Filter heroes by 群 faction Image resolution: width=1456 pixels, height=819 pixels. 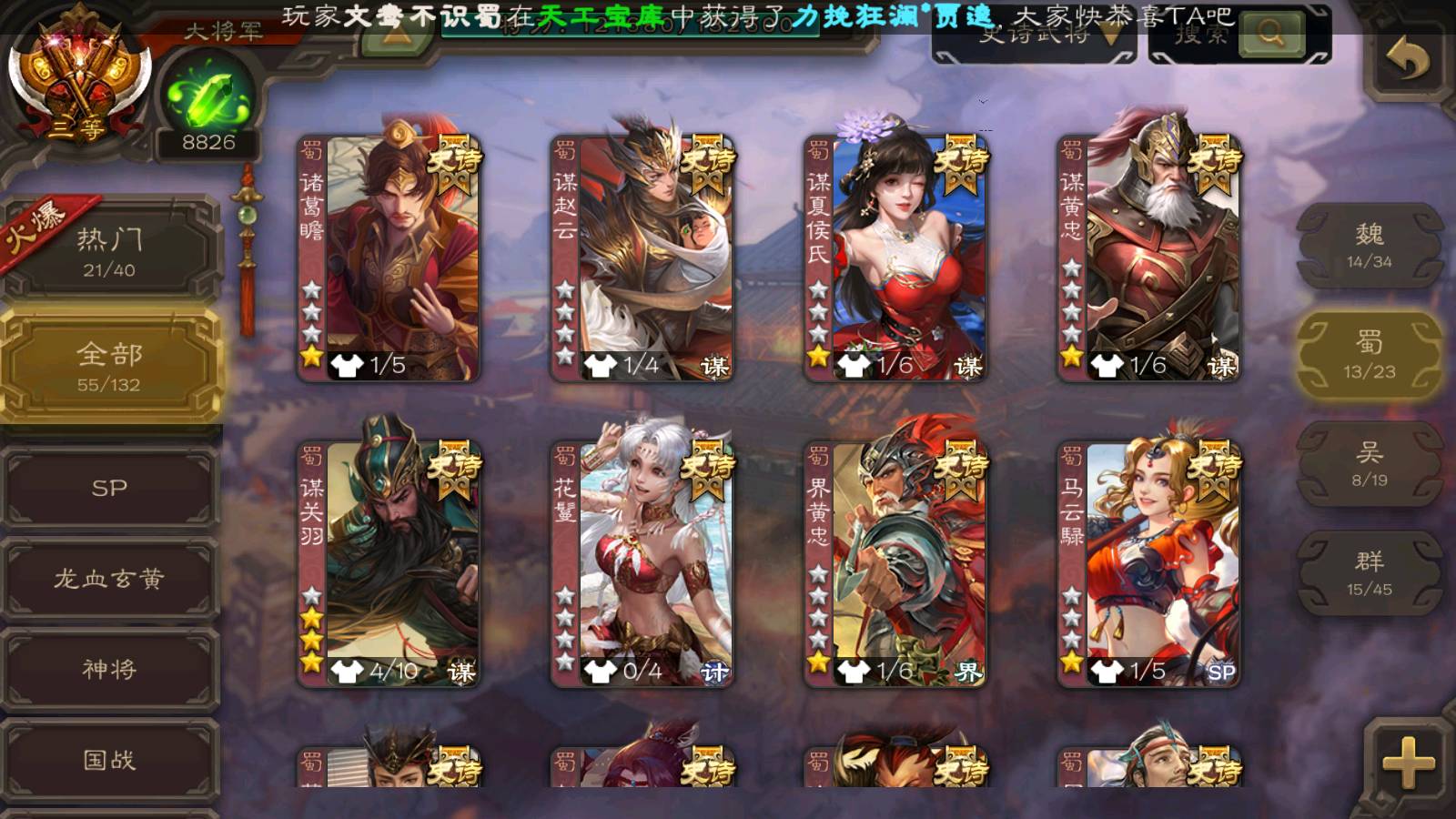[x=1369, y=573]
